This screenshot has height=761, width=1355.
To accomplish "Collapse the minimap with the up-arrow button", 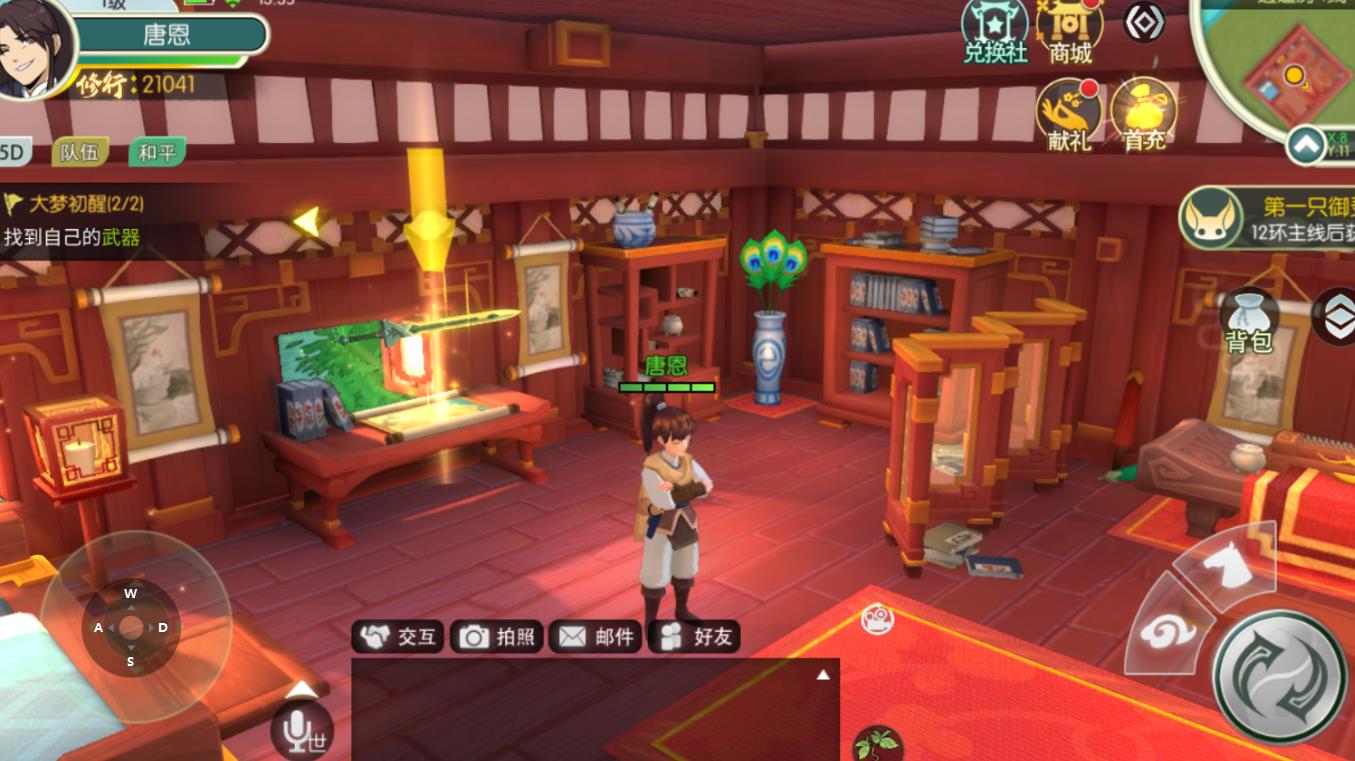I will click(1305, 146).
